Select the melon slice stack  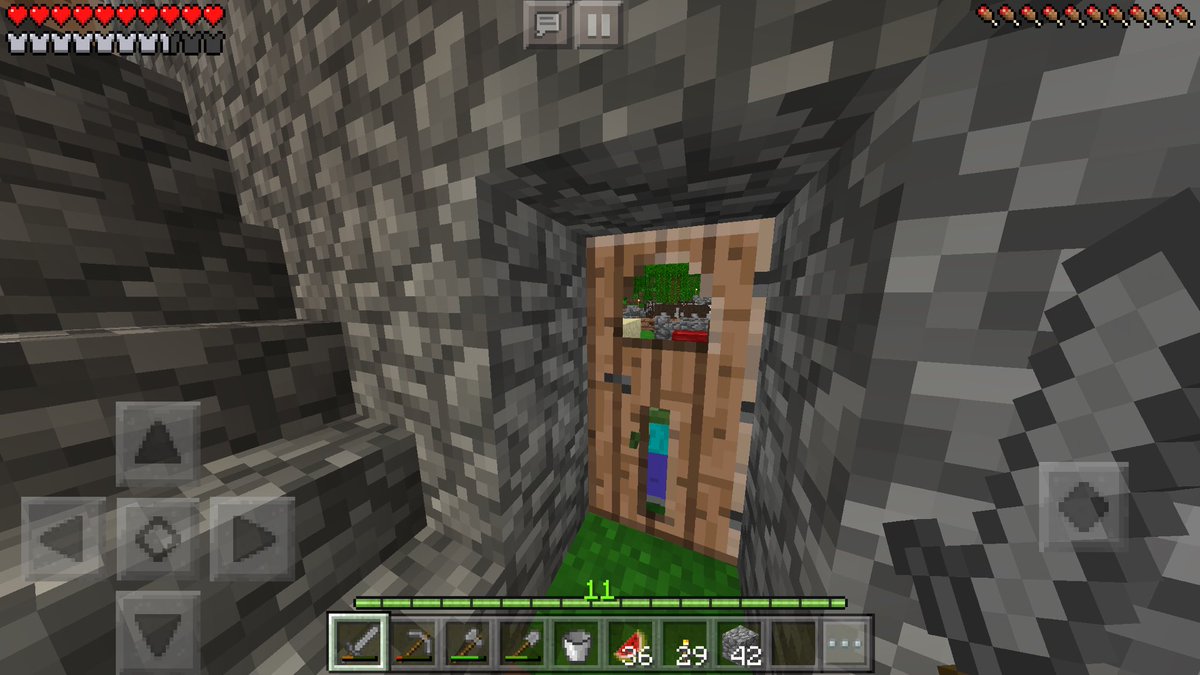tap(628, 643)
